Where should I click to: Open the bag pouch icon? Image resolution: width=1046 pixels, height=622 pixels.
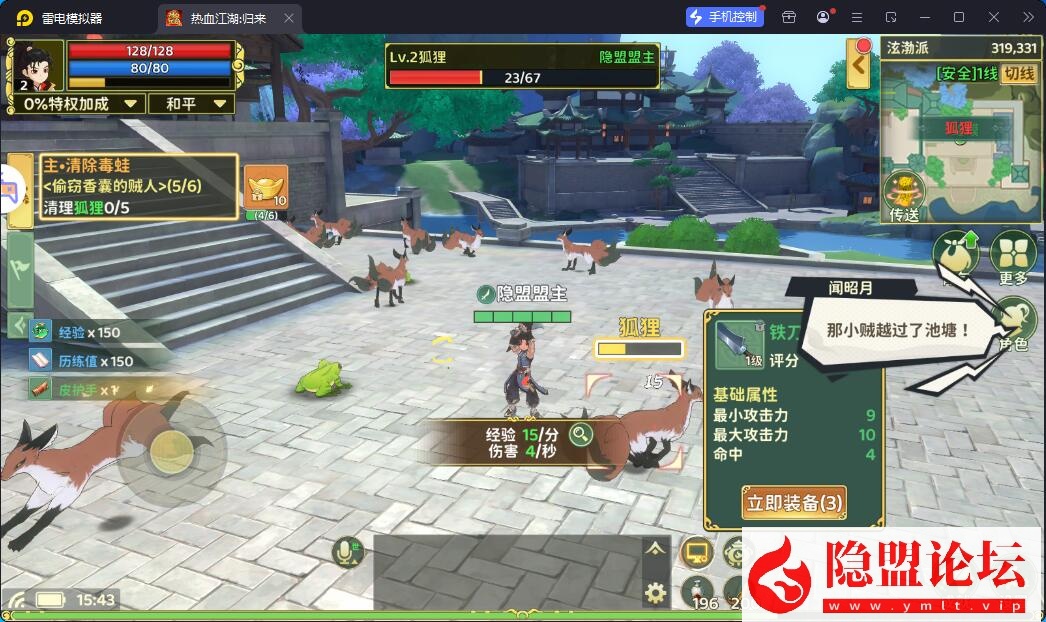pyautogui.click(x=956, y=257)
